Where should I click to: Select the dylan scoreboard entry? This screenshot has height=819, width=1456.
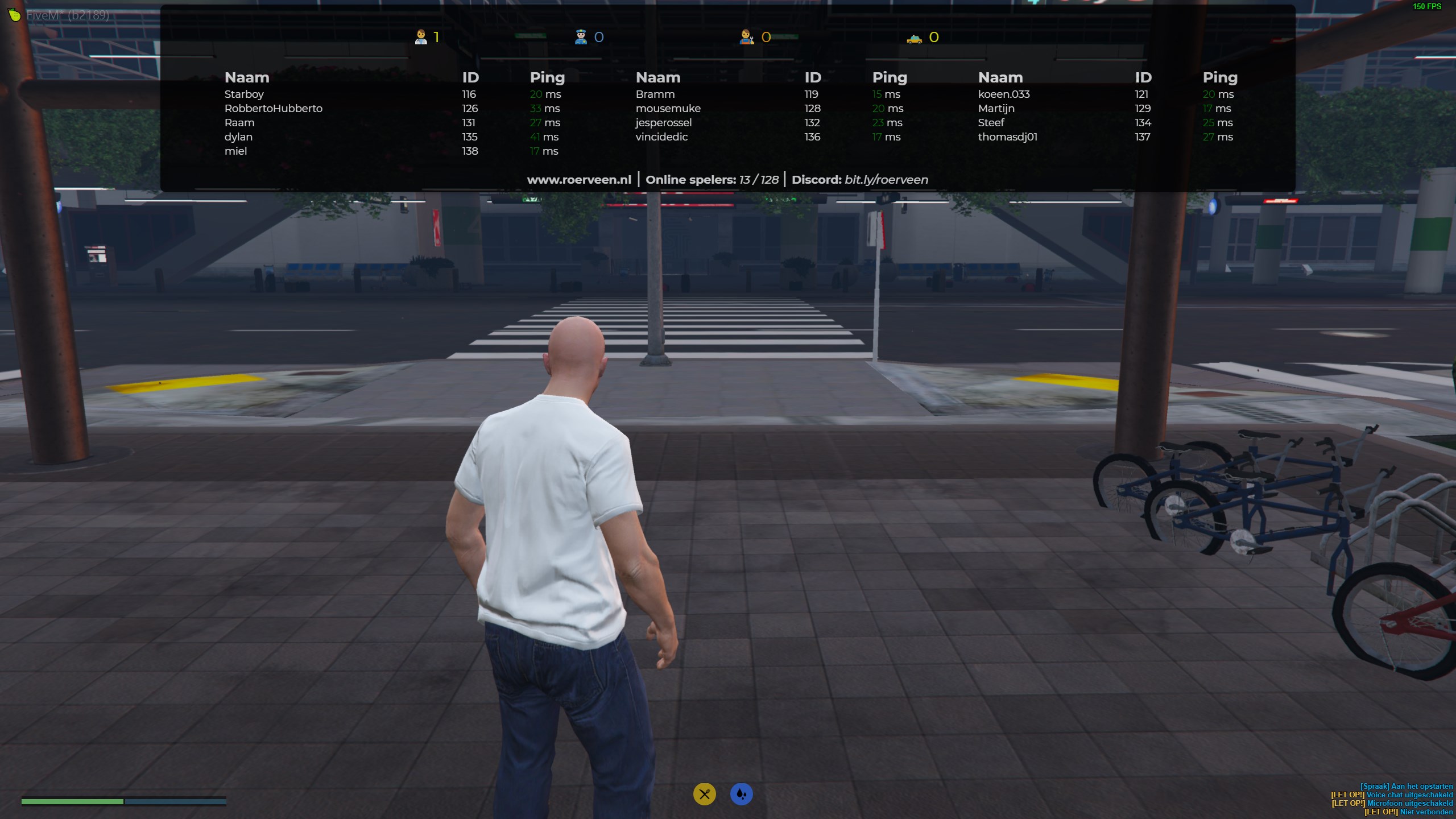pyautogui.click(x=238, y=137)
